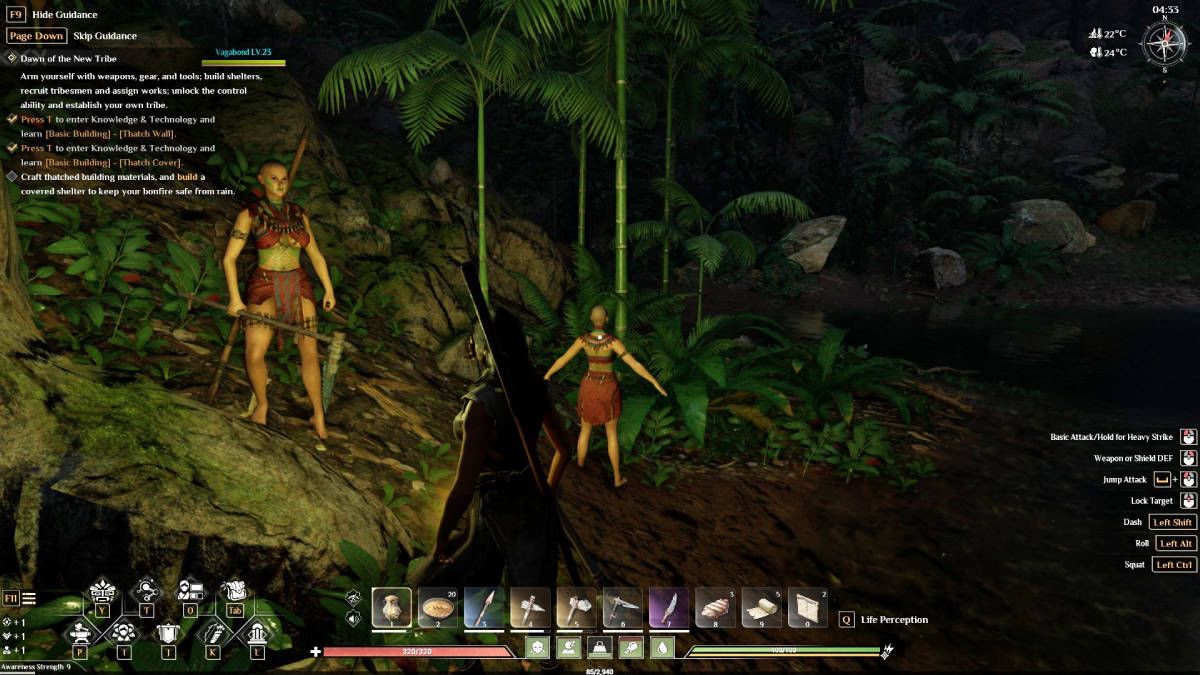This screenshot has width=1200, height=675.
Task: Toggle the speaker sound icon beside the hotbar
Action: pyautogui.click(x=353, y=618)
